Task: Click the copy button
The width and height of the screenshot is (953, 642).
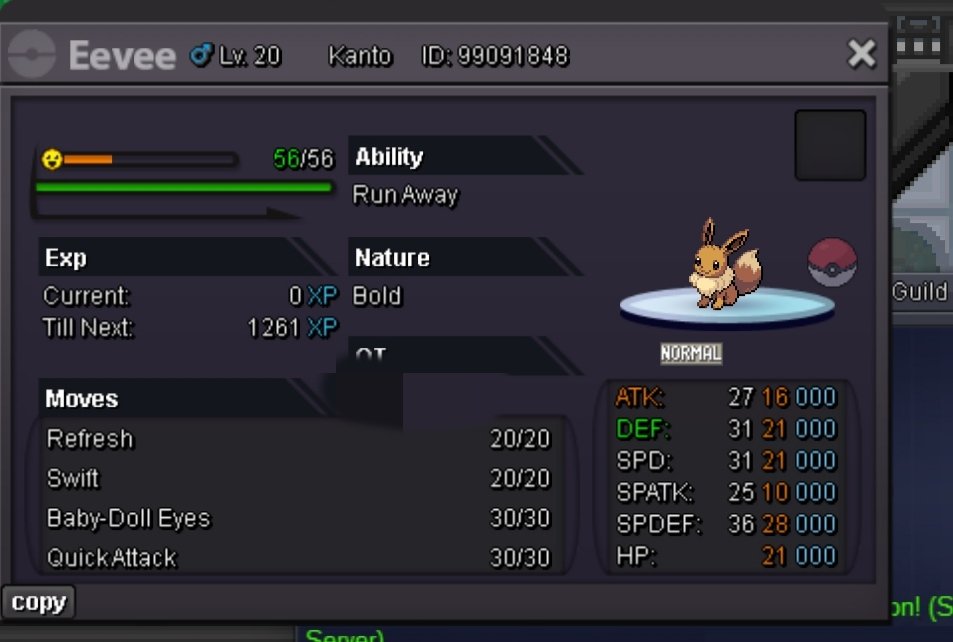Action: [39, 602]
